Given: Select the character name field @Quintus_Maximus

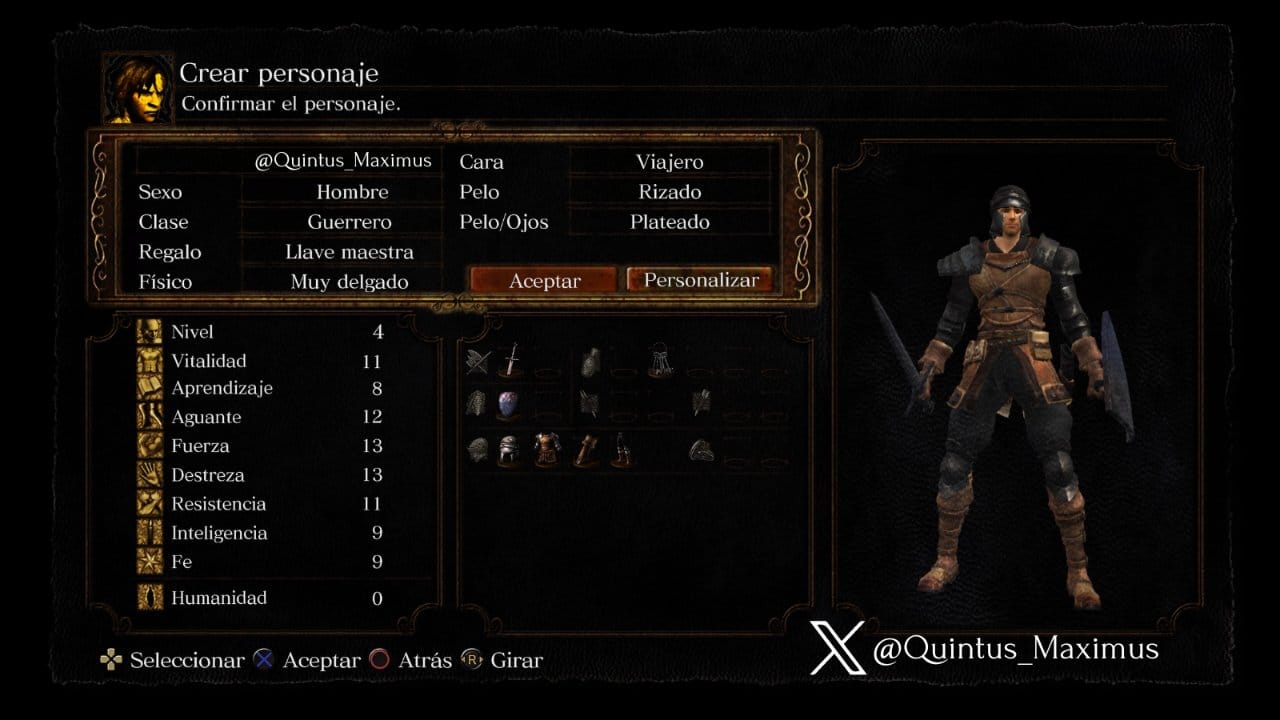Looking at the screenshot, I should [342, 161].
